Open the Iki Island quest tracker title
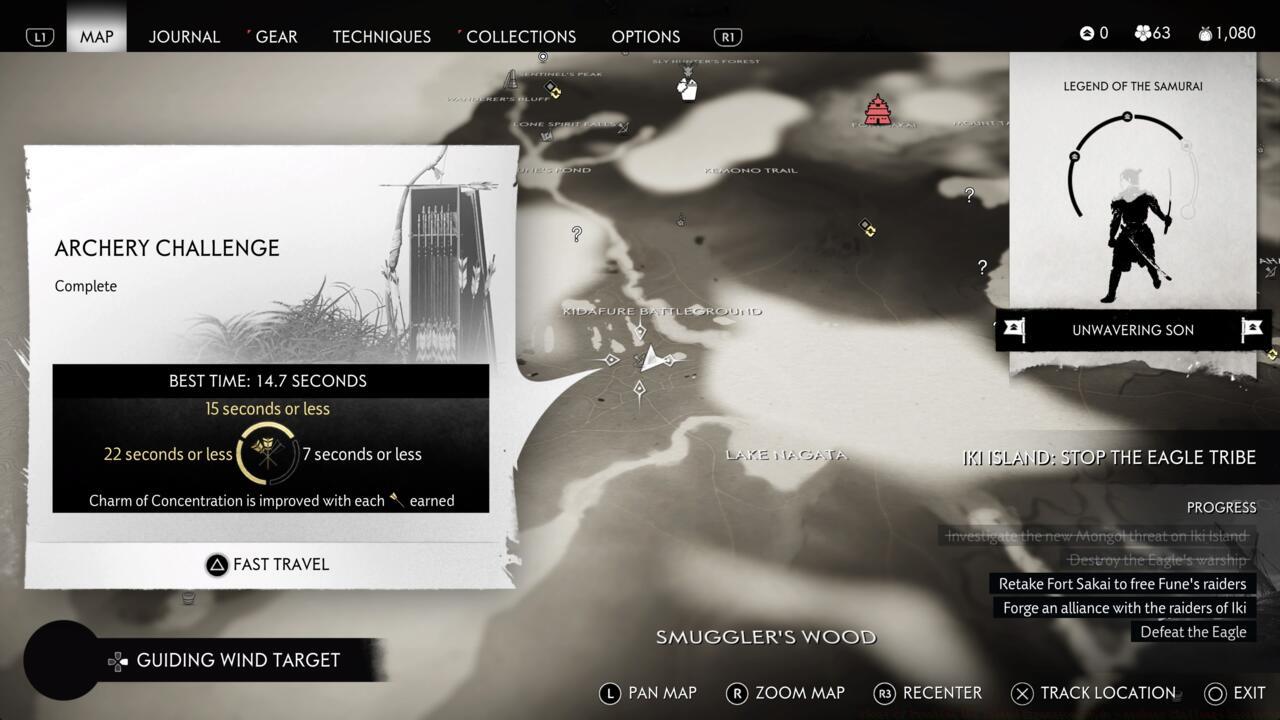The height and width of the screenshot is (720, 1280). pos(1108,457)
